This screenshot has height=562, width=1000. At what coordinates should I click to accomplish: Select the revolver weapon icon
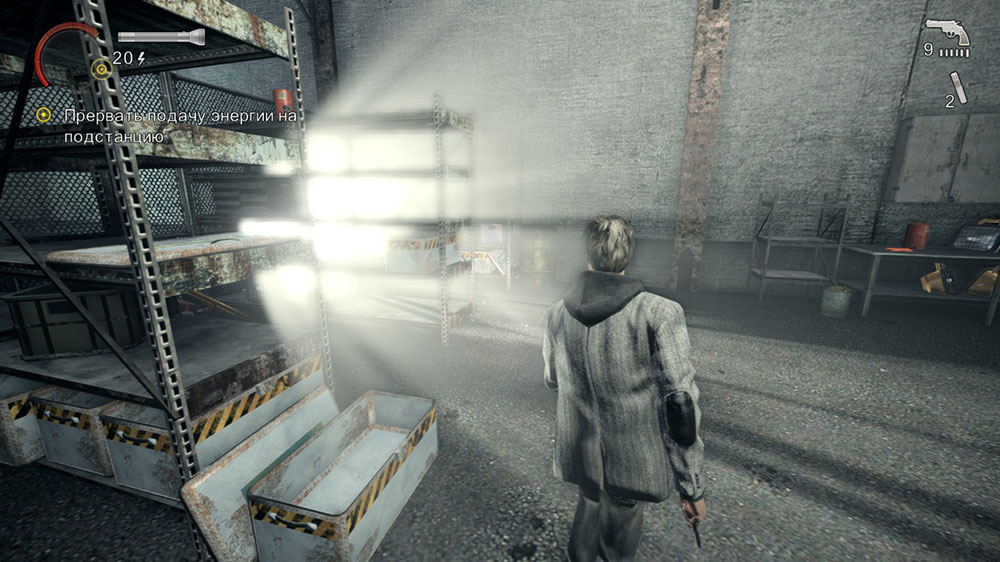coord(946,35)
